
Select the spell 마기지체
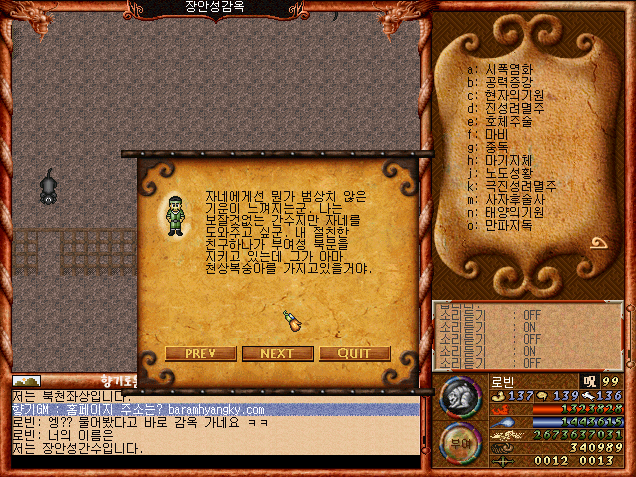[509, 160]
